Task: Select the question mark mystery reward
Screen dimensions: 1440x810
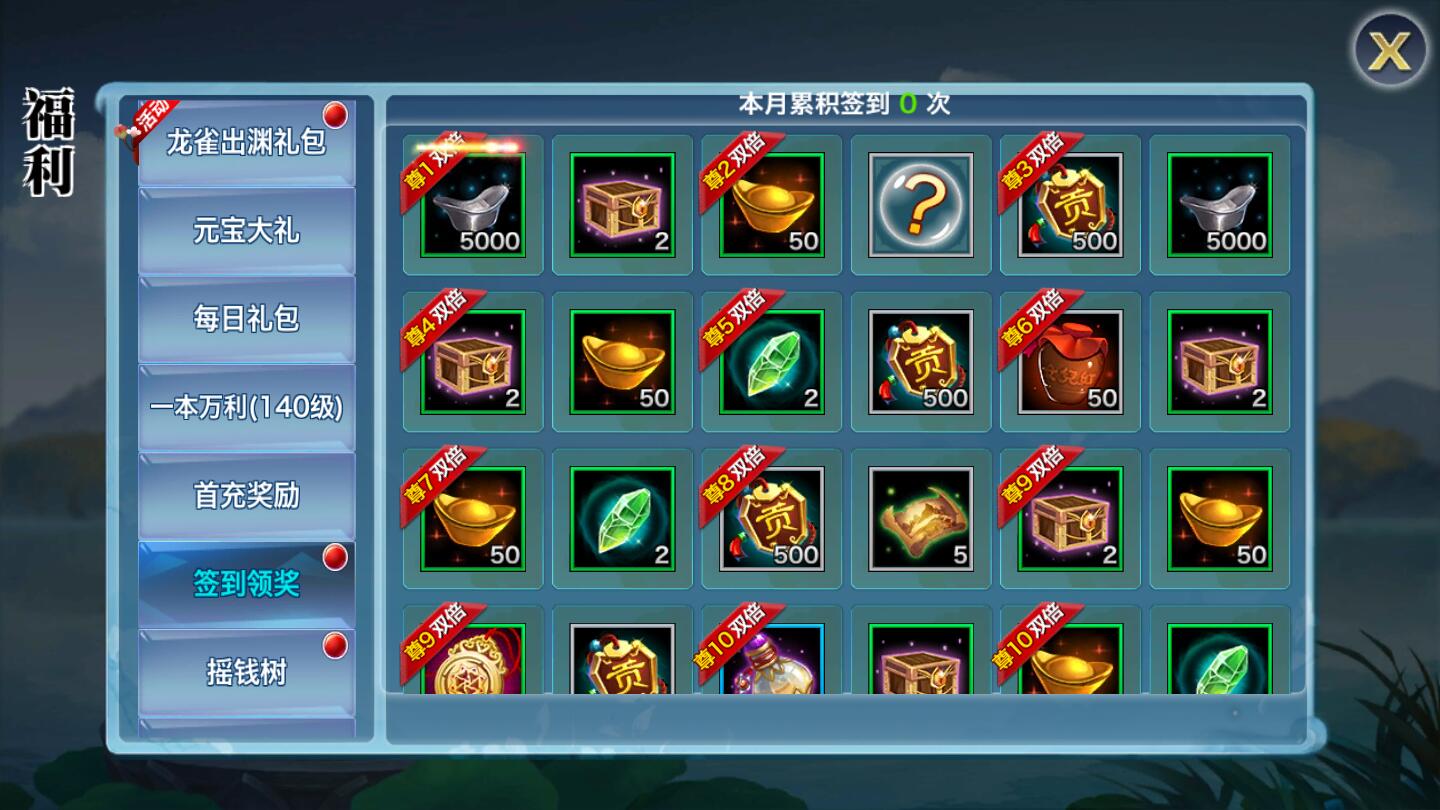Action: point(921,205)
